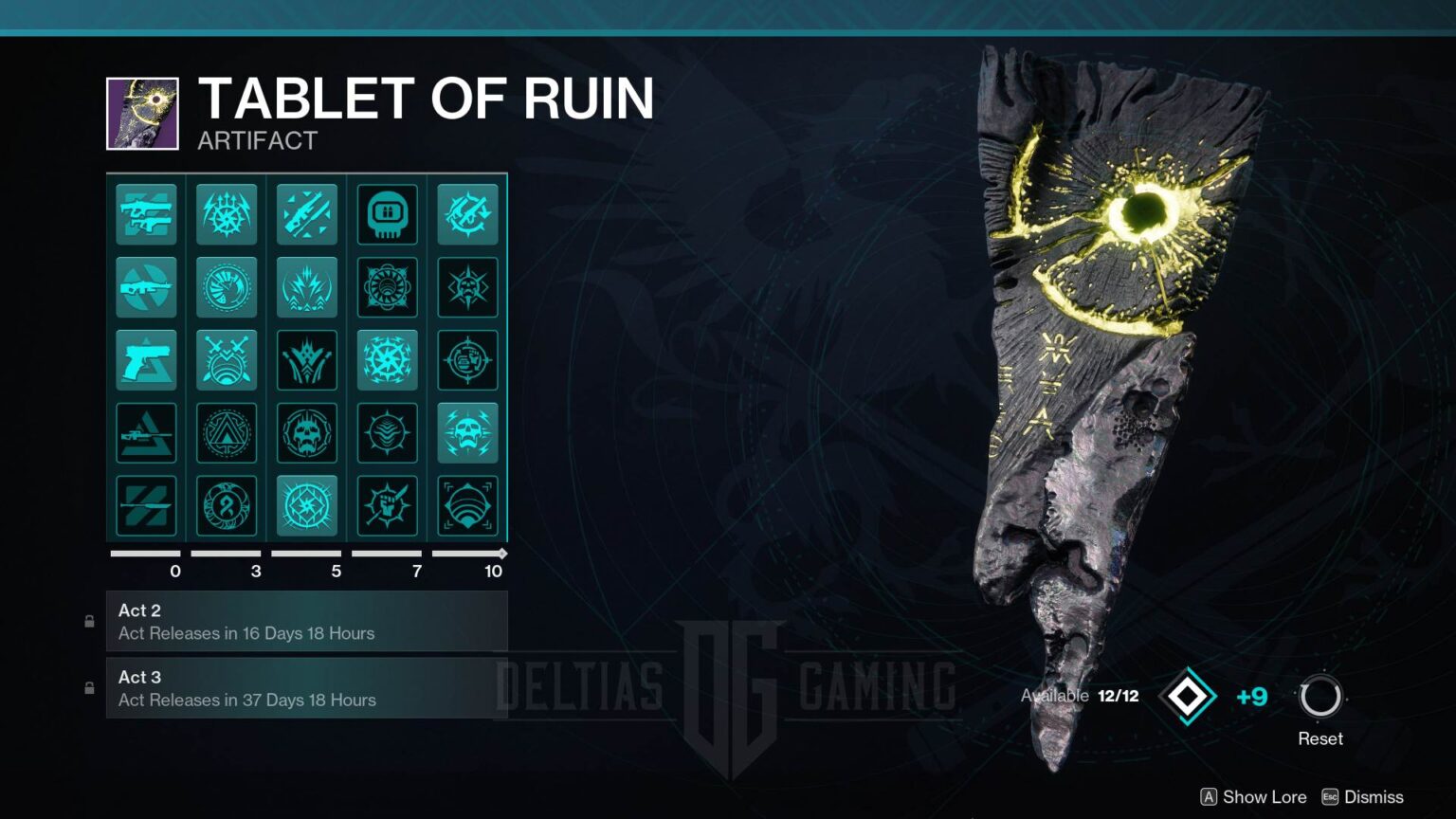Open the Act 2 lock details
The height and width of the screenshot is (819, 1456).
click(x=89, y=621)
